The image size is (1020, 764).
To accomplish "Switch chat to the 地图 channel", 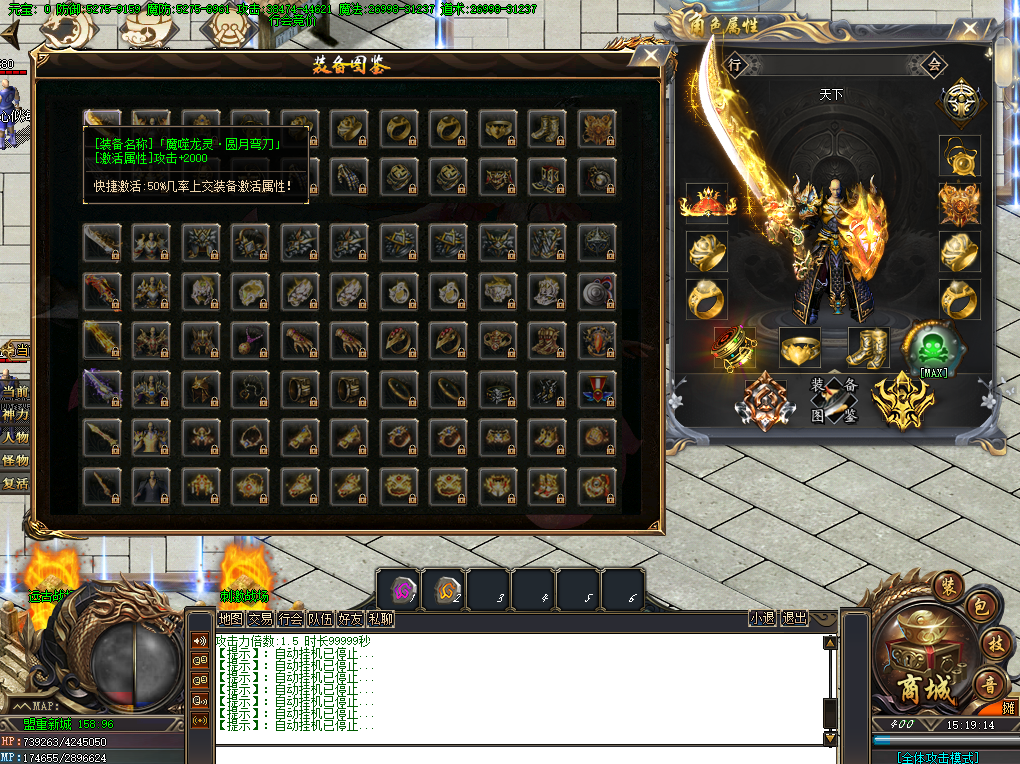I will pos(231,619).
